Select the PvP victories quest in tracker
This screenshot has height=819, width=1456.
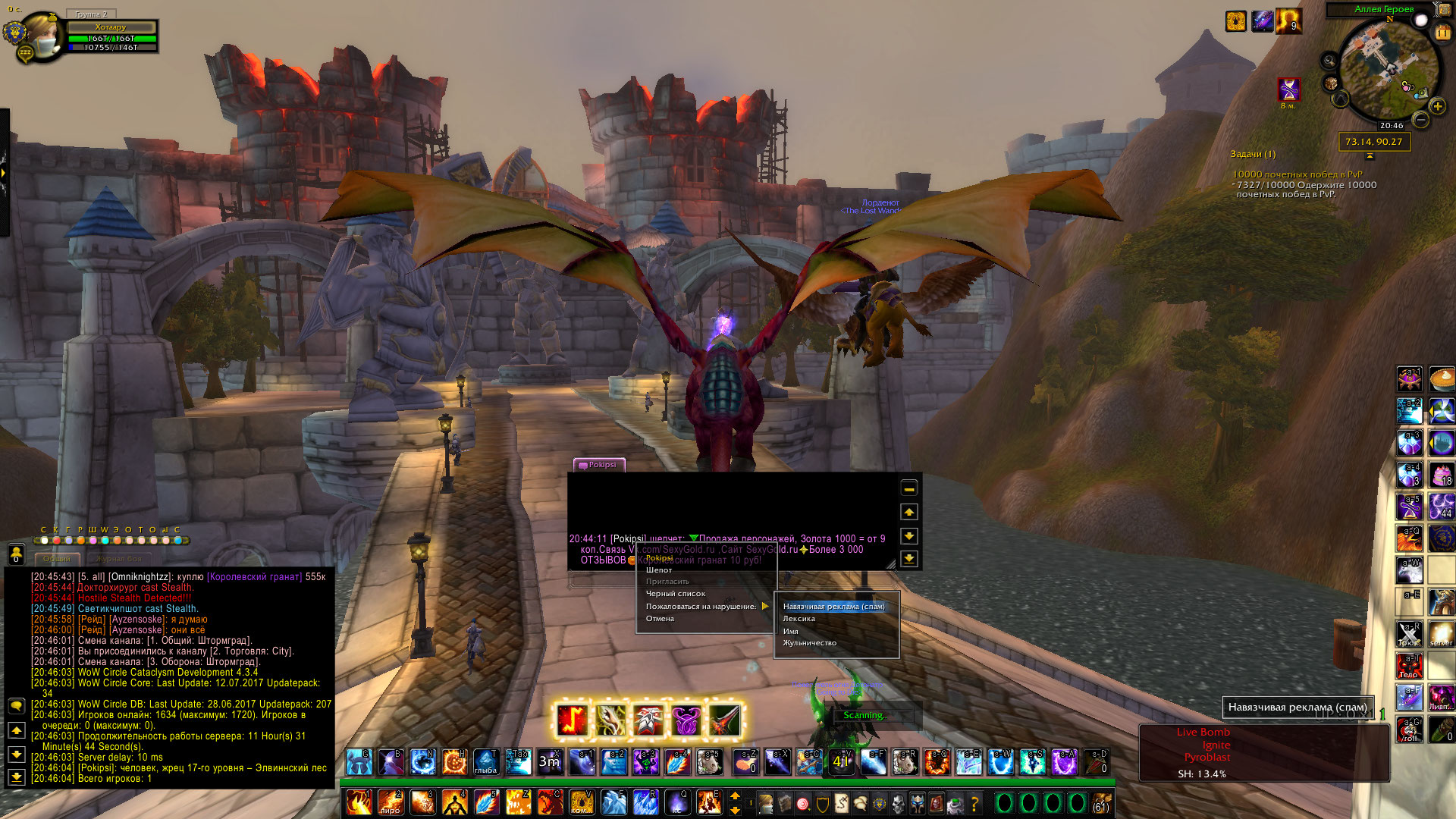click(x=1297, y=174)
